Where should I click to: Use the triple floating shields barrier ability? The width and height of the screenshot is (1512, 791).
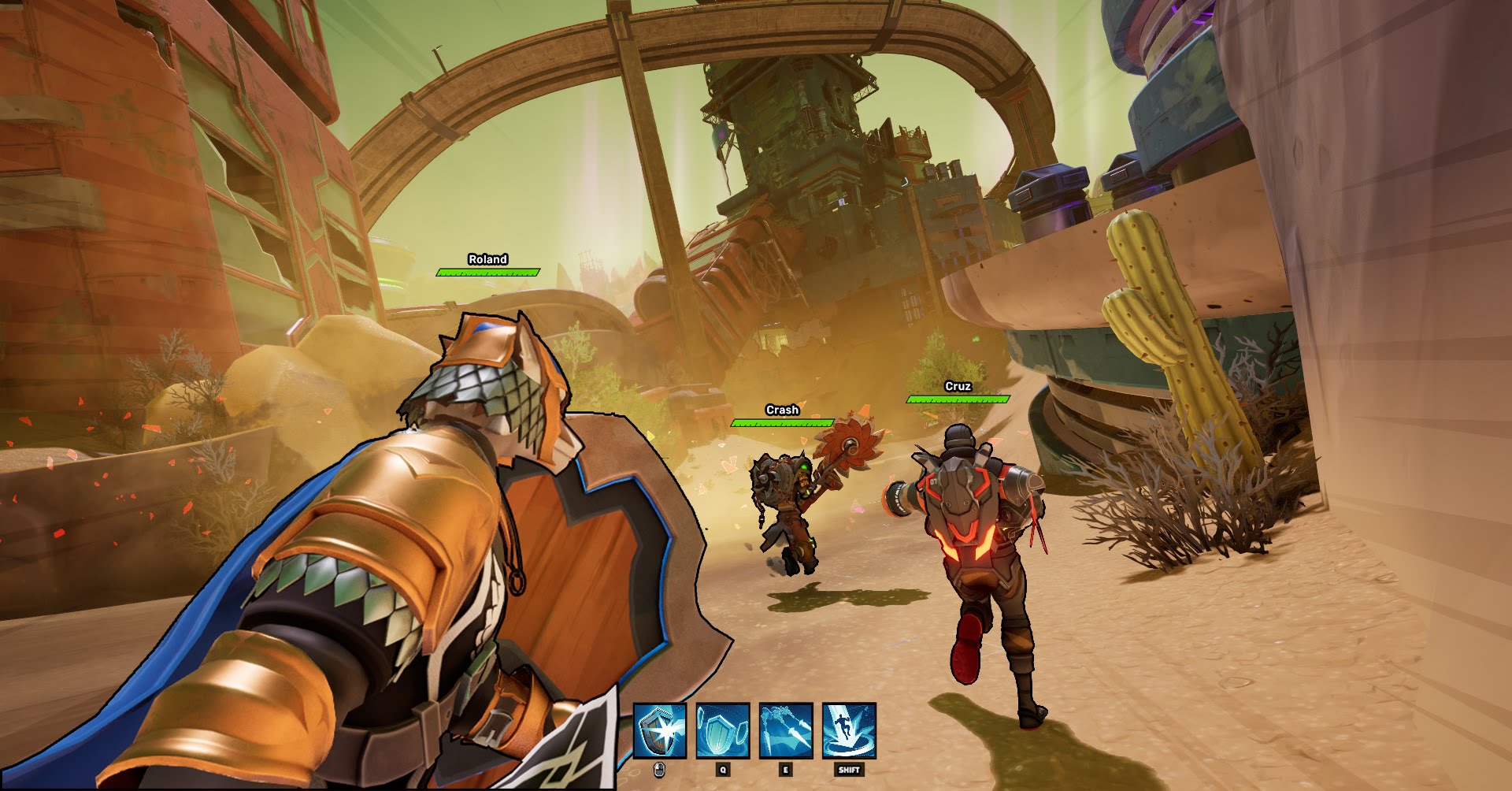point(723,731)
